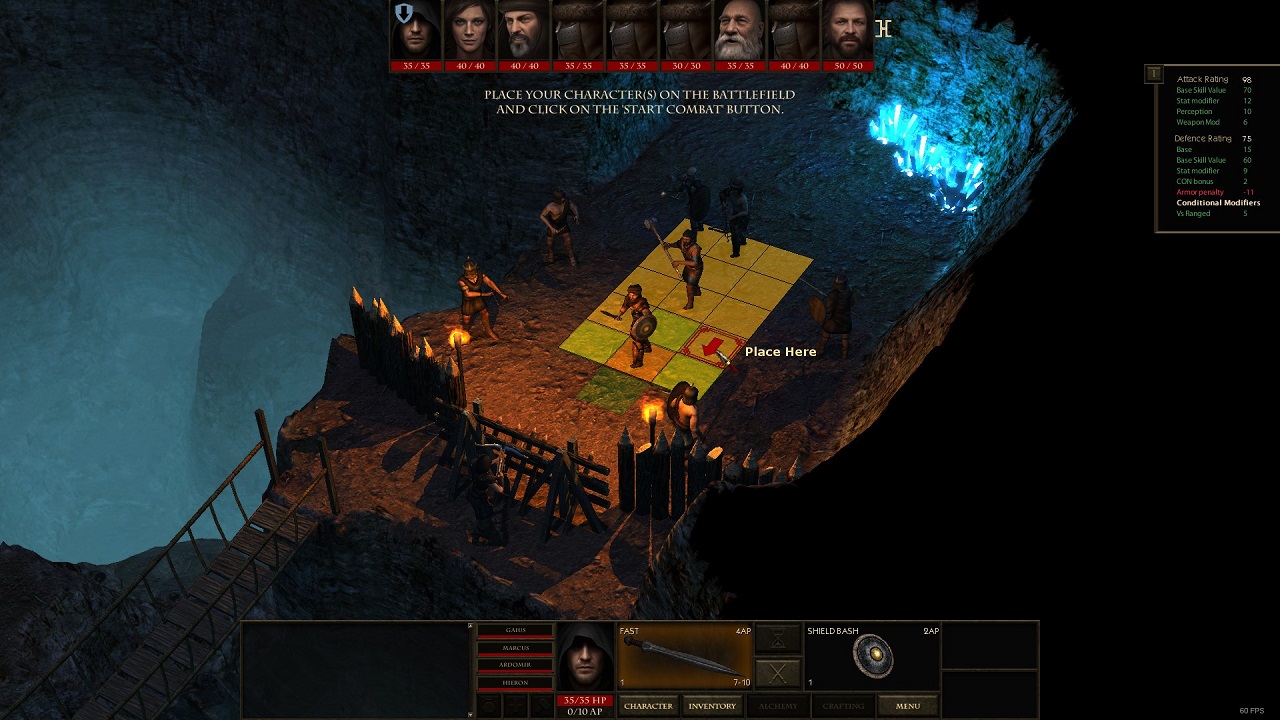
Task: Click the hooded portrait in the bottom bar
Action: tap(585, 656)
